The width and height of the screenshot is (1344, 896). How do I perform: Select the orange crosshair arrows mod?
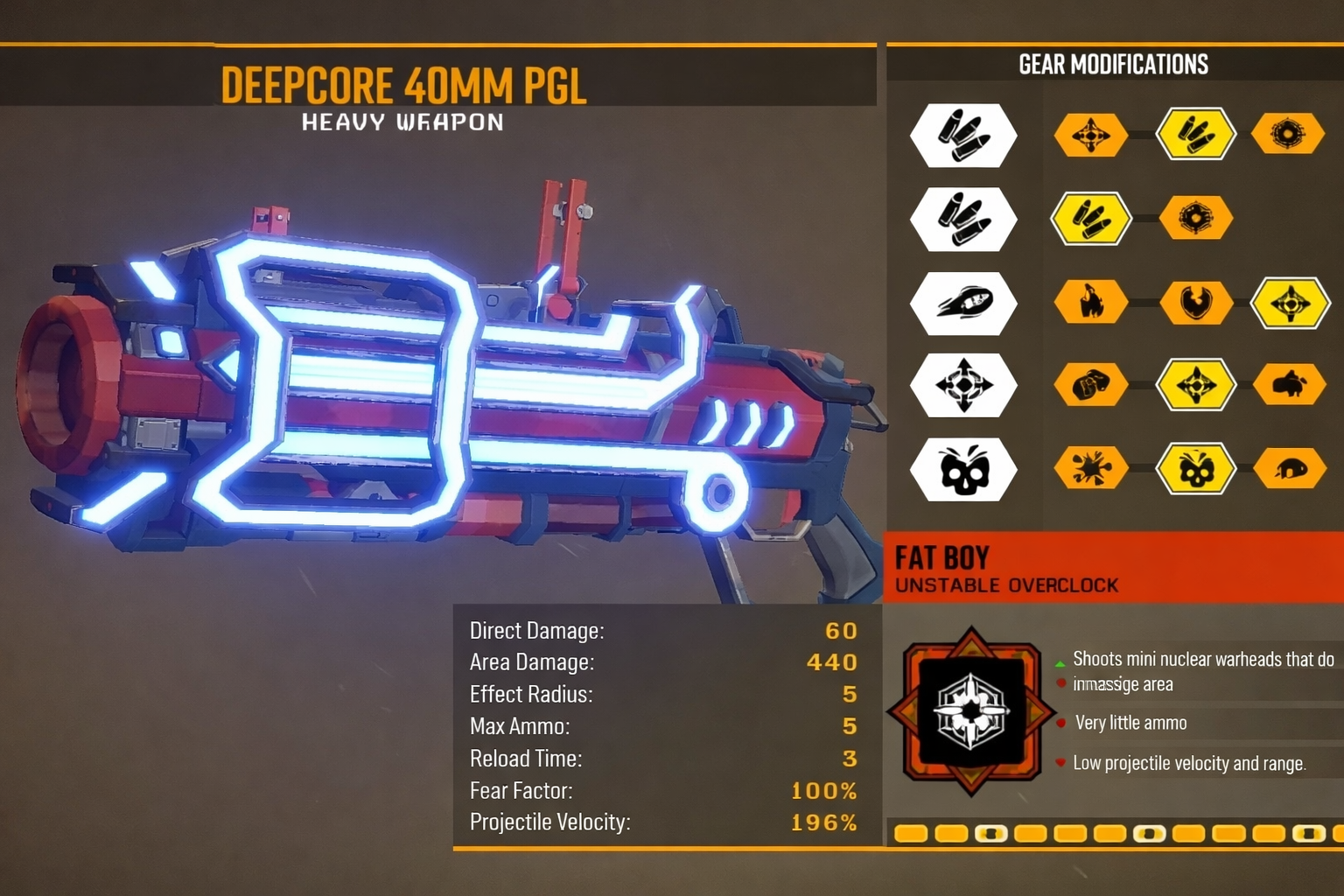(1090, 136)
